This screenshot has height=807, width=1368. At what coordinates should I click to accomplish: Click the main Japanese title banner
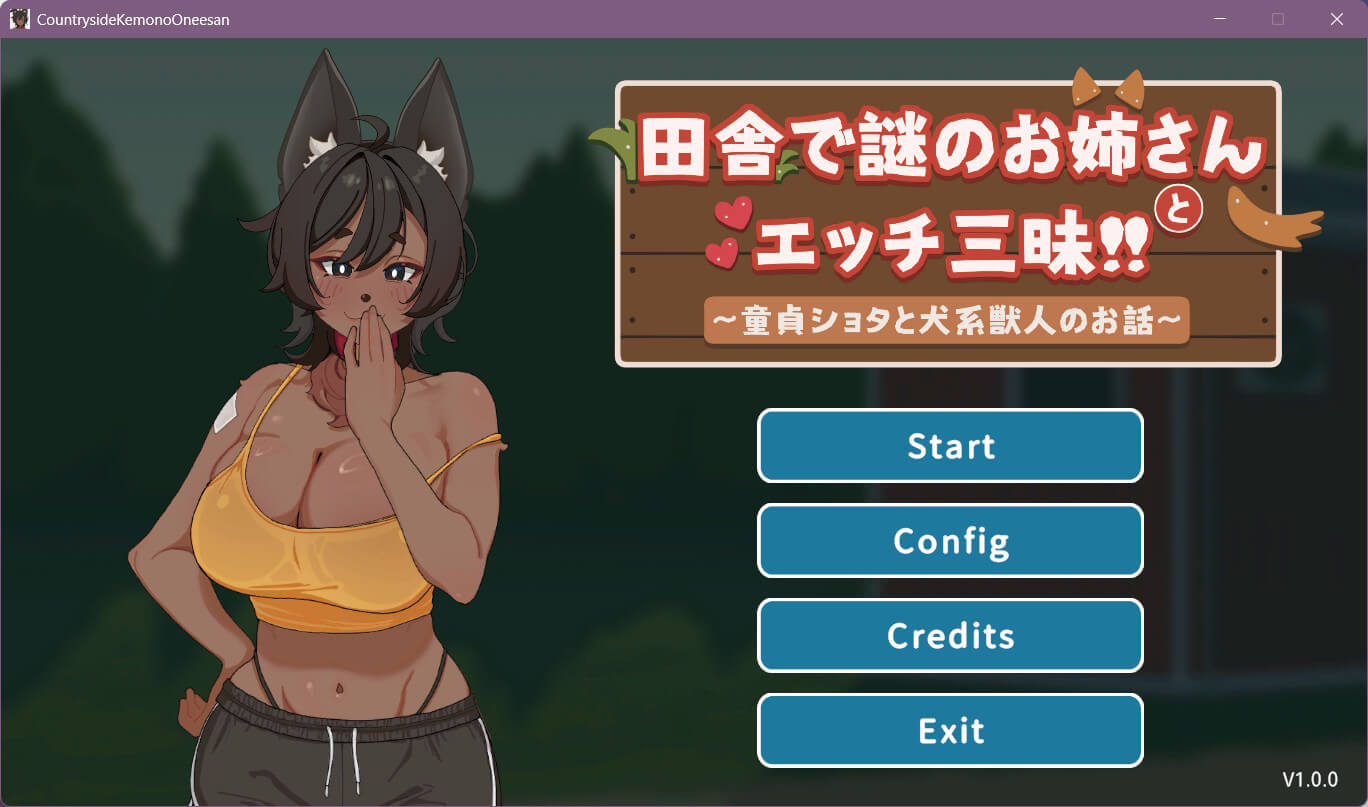(950, 195)
